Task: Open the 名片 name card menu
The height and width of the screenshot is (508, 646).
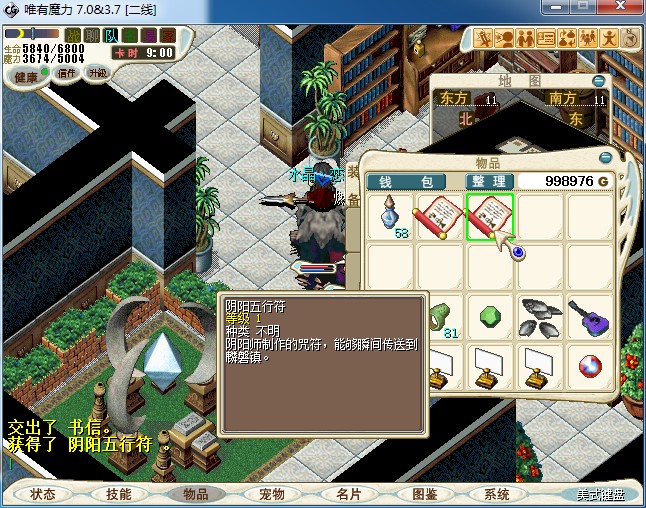Action: [347, 494]
